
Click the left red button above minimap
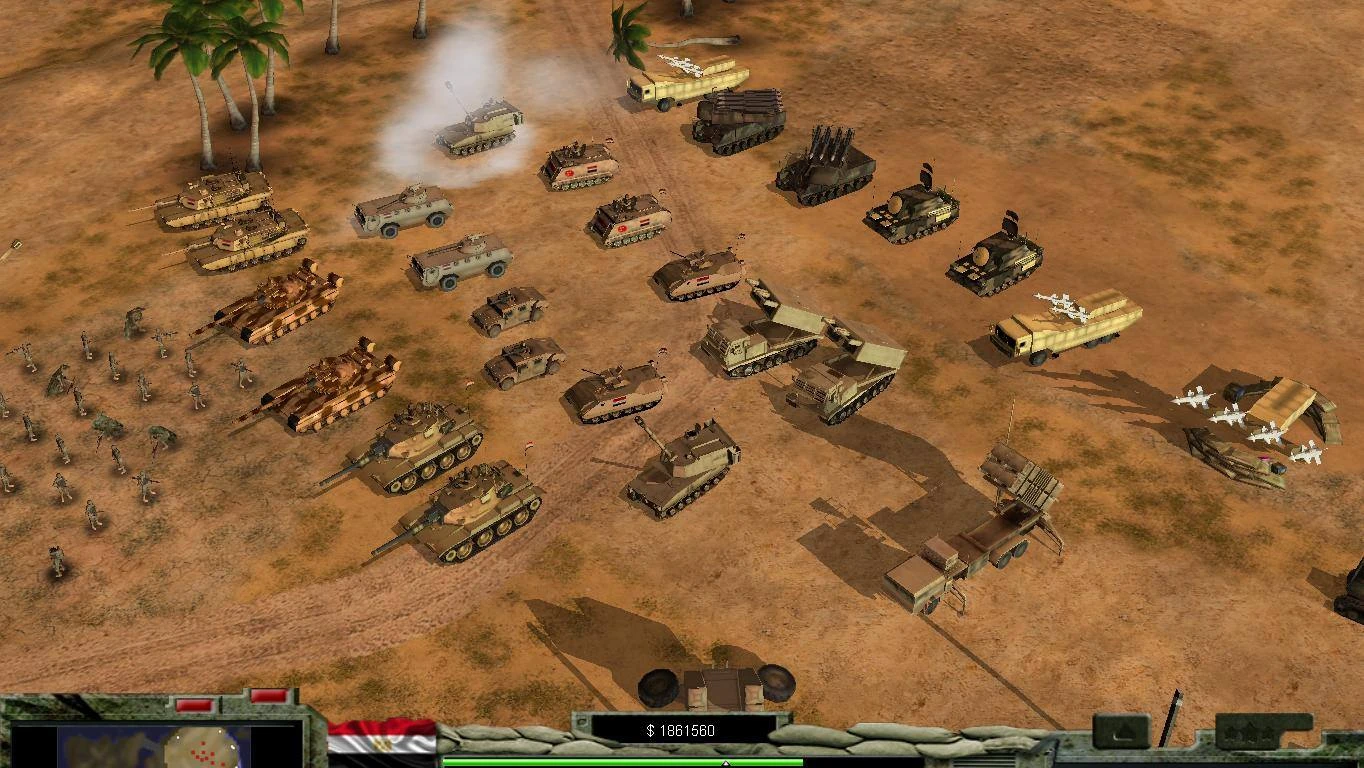click(193, 705)
